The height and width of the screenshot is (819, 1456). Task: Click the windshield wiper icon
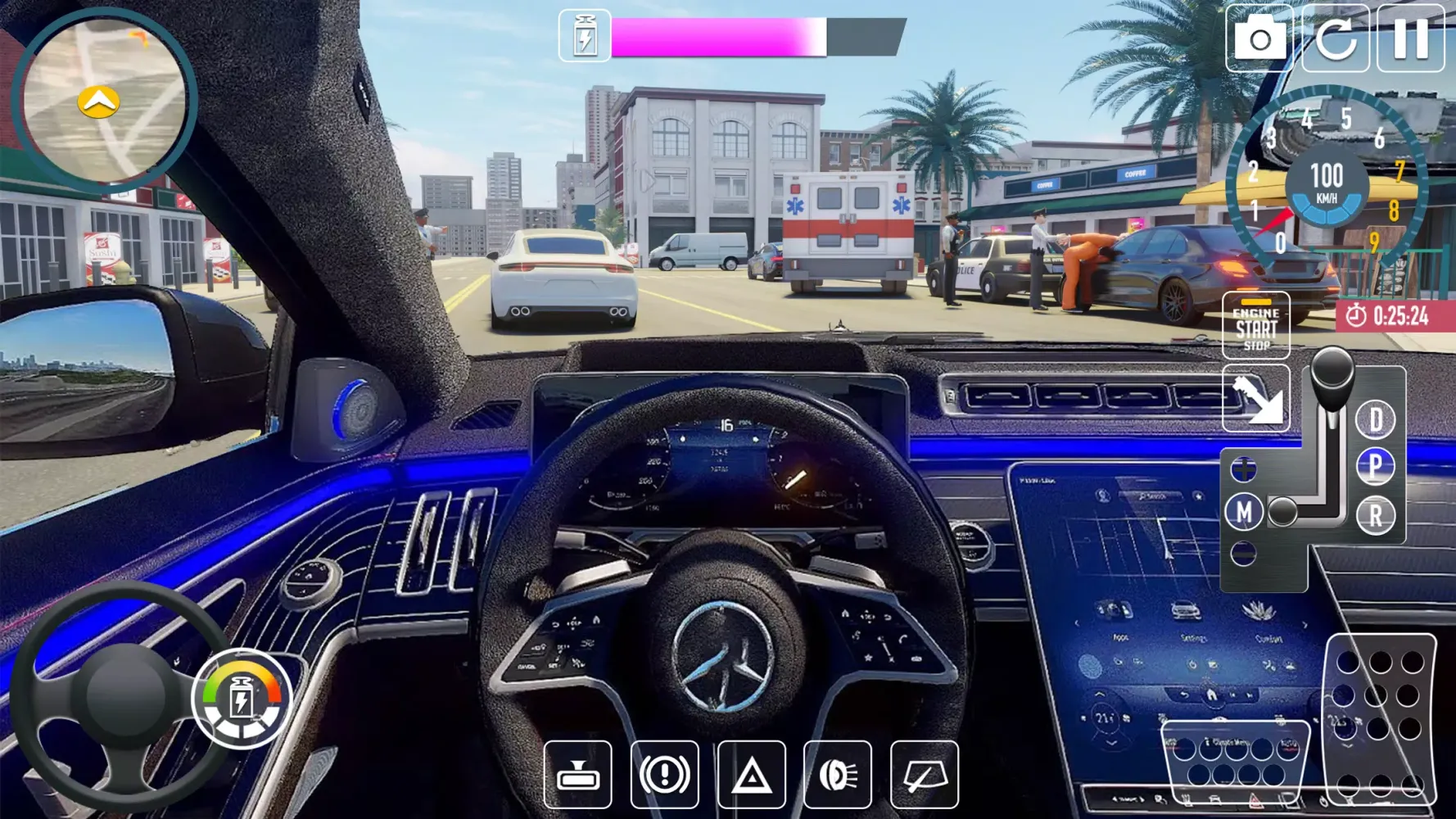(x=925, y=775)
